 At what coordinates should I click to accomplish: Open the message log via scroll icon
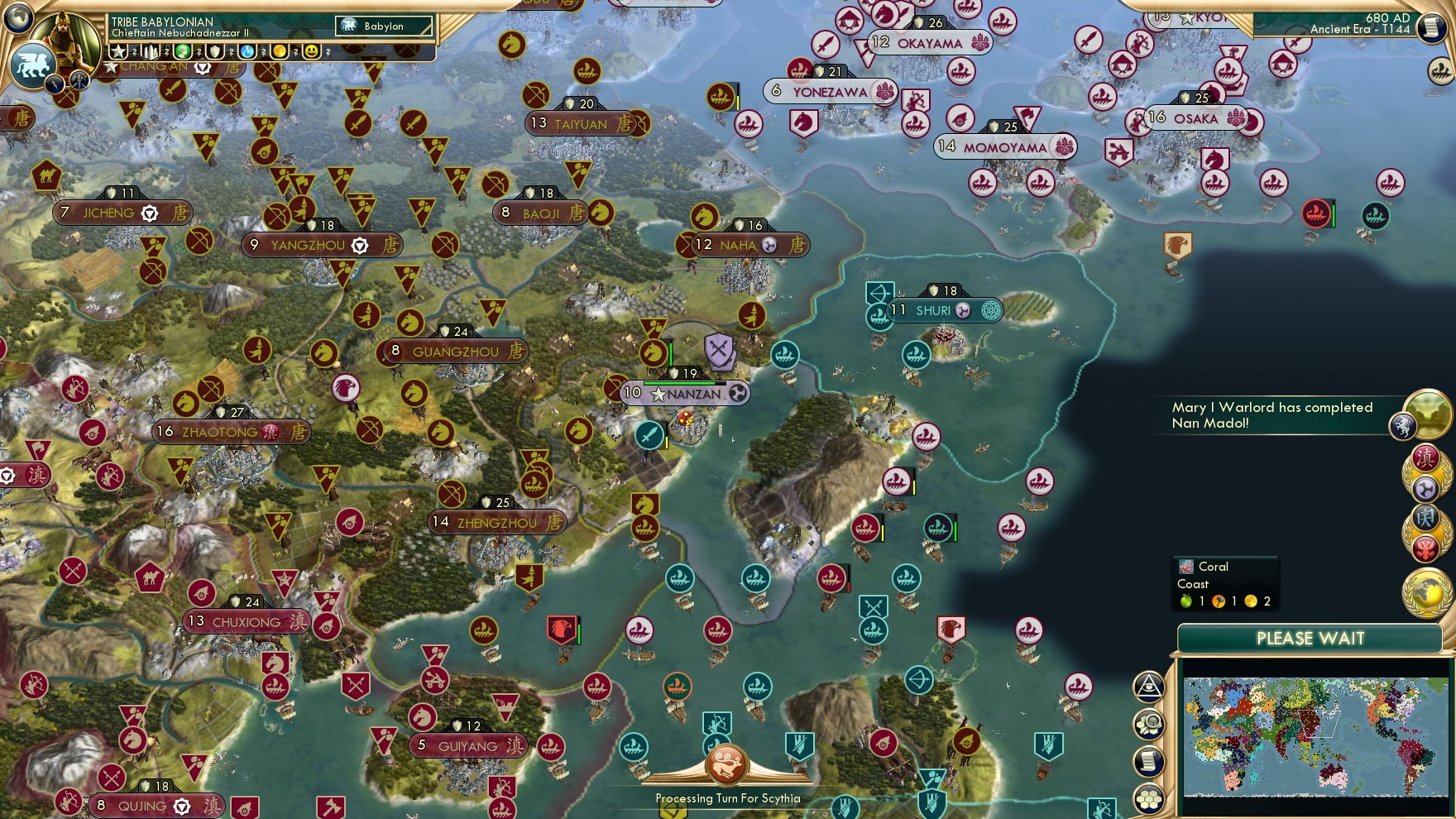pyautogui.click(x=1150, y=760)
